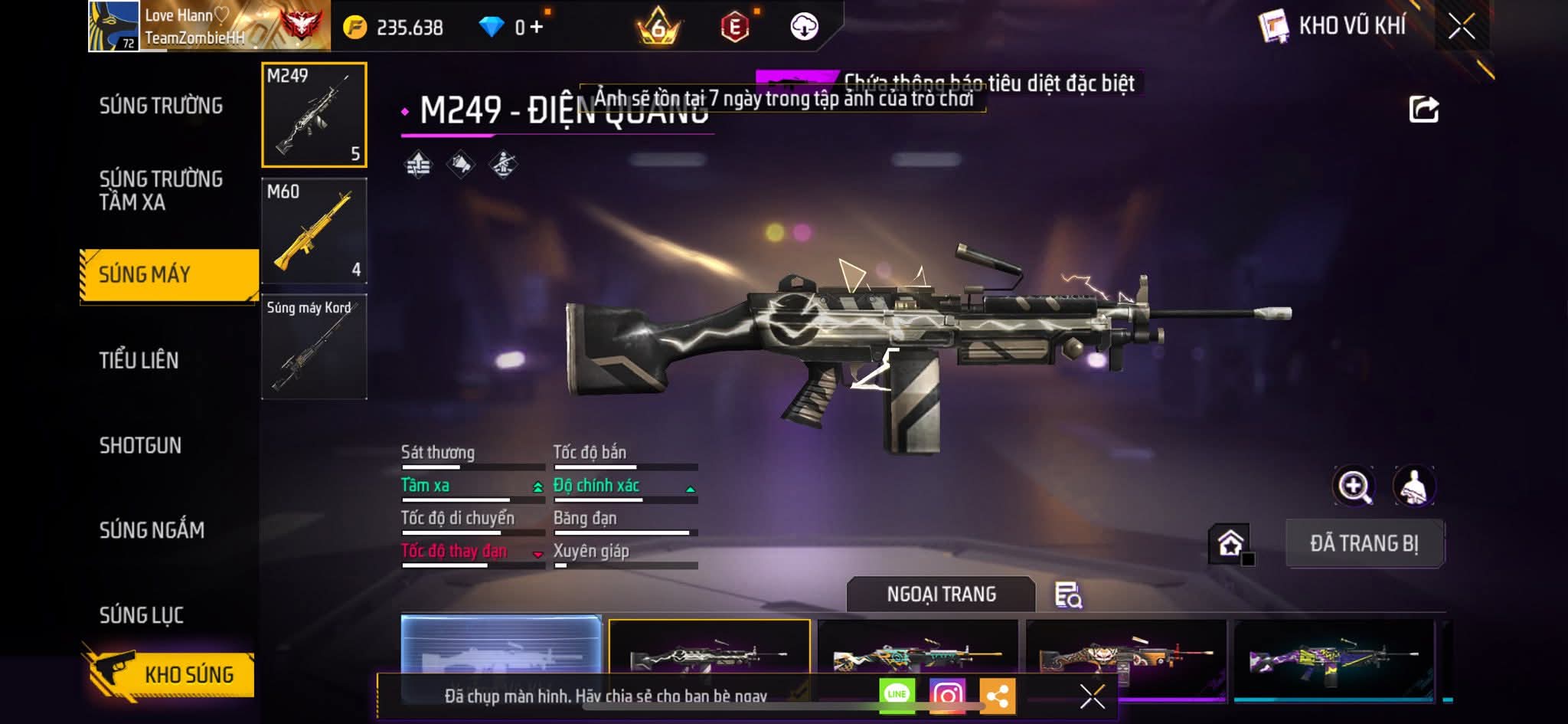Add diamonds with the plus button
This screenshot has height=724, width=1568.
coord(537,28)
